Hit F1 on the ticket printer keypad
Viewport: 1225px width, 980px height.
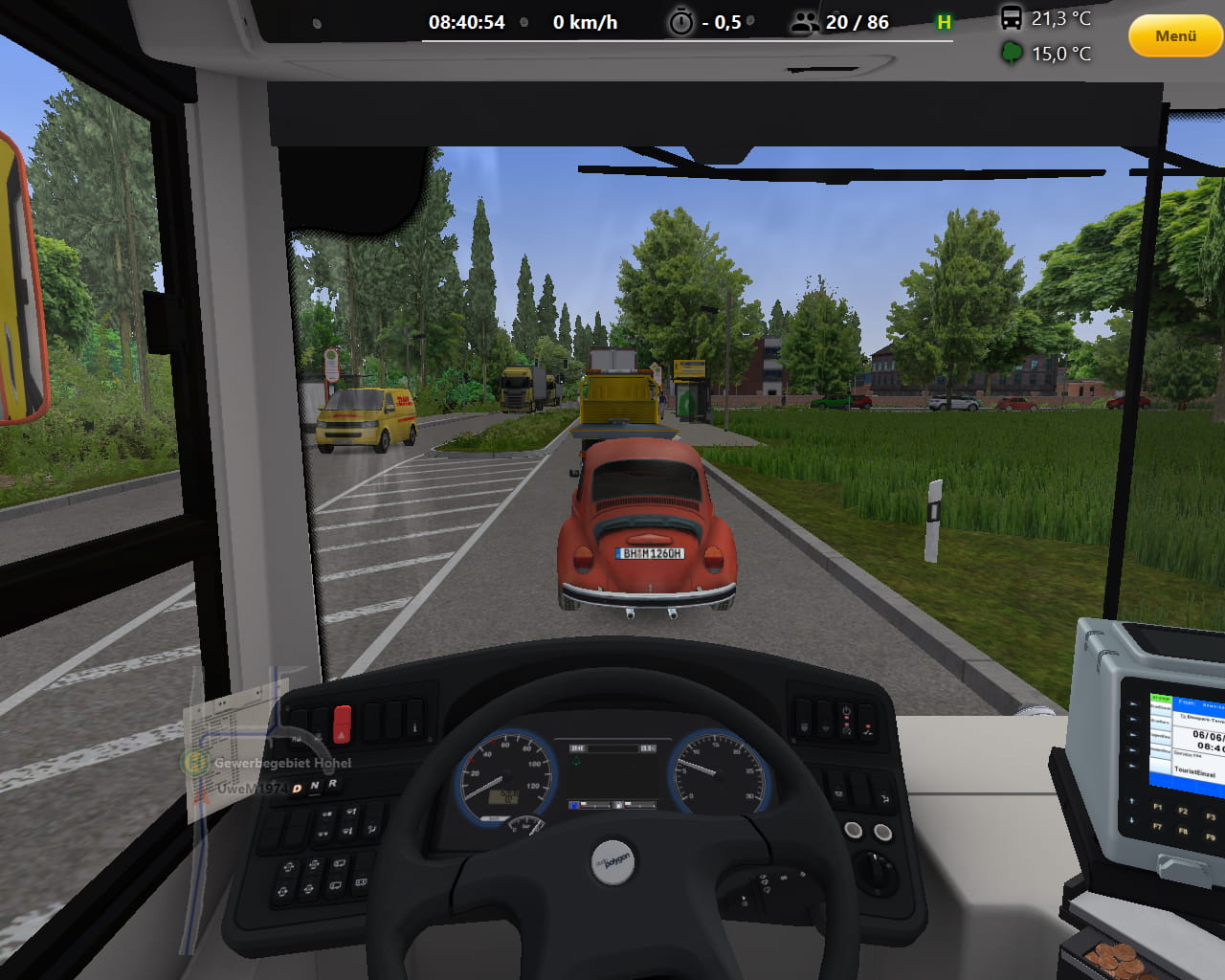tap(1158, 806)
